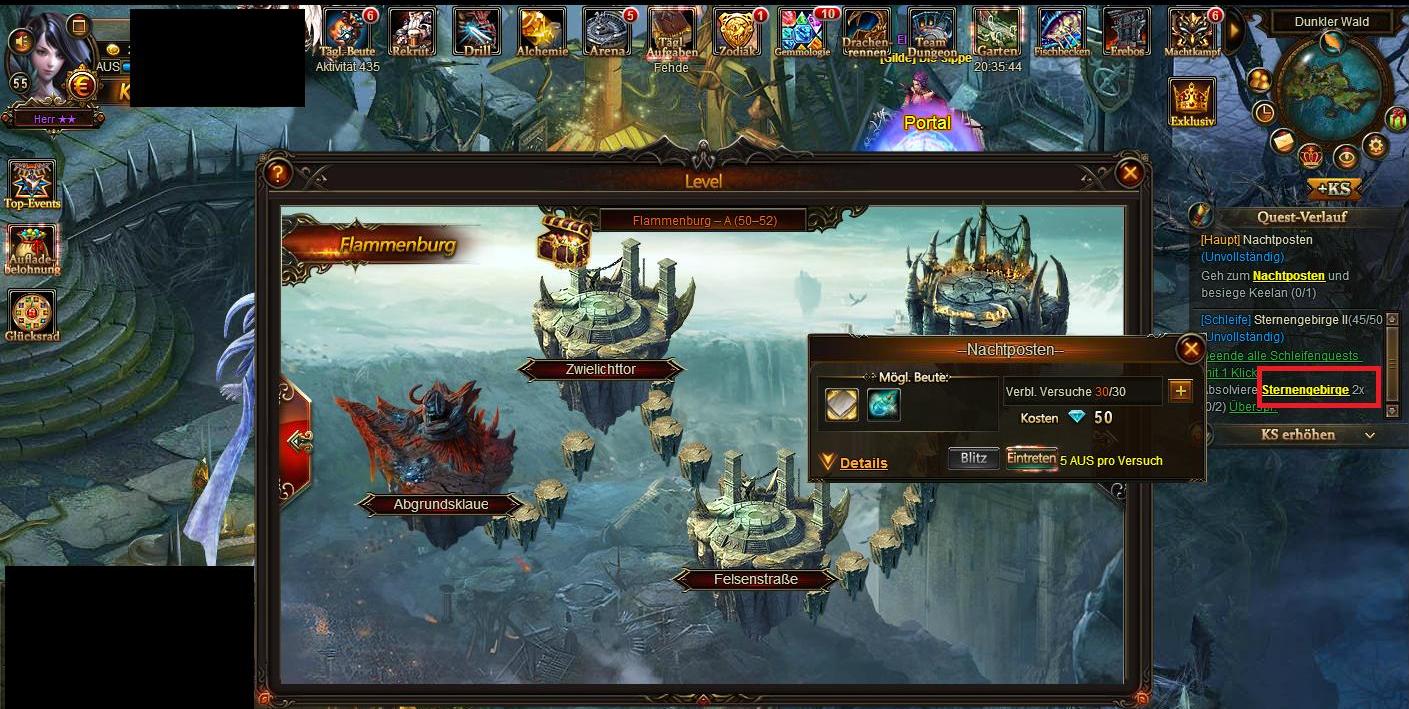
Task: Add more attempts with the plus button
Action: pyautogui.click(x=1181, y=391)
